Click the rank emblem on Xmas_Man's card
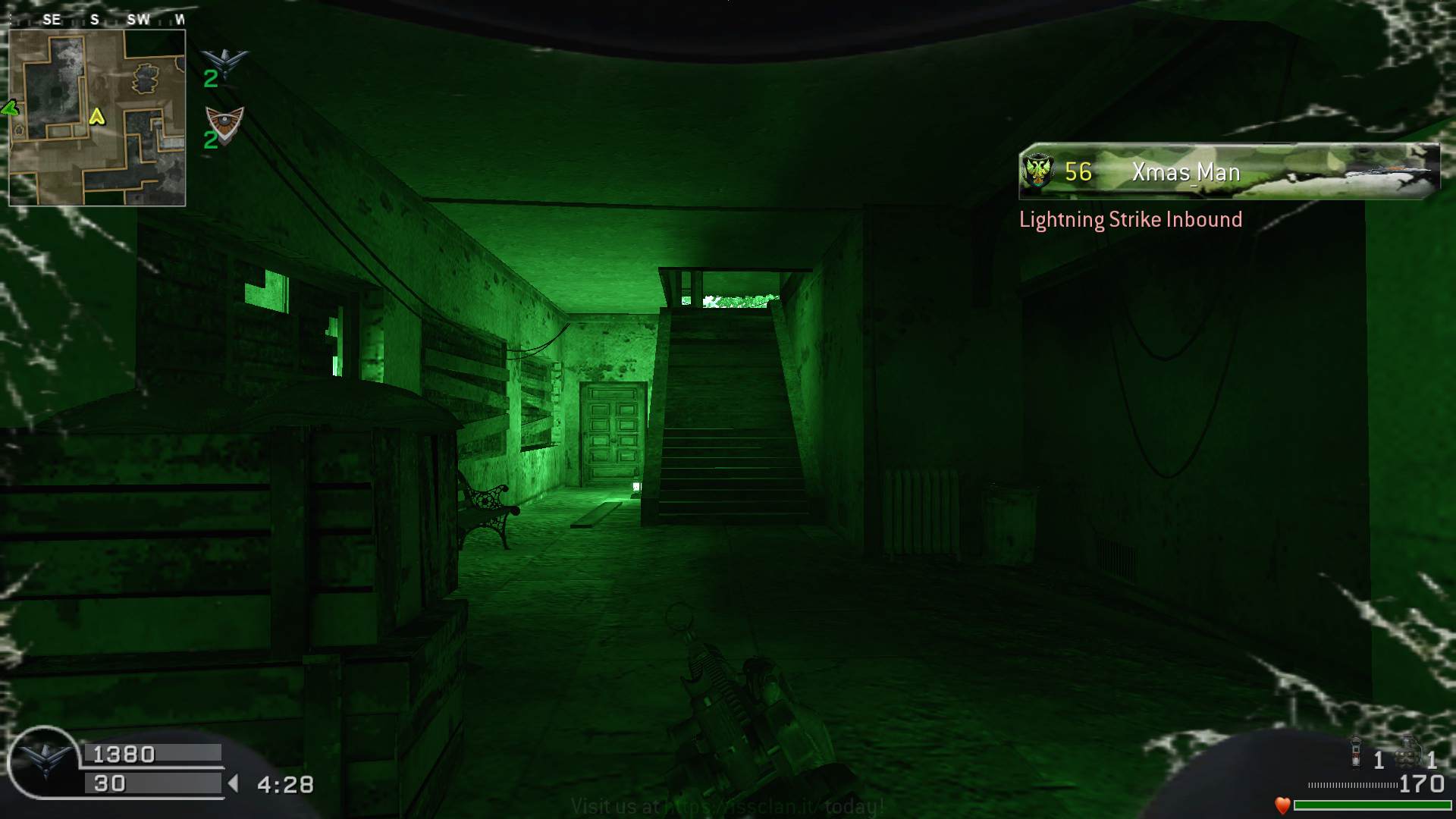This screenshot has height=819, width=1456. [1037, 171]
